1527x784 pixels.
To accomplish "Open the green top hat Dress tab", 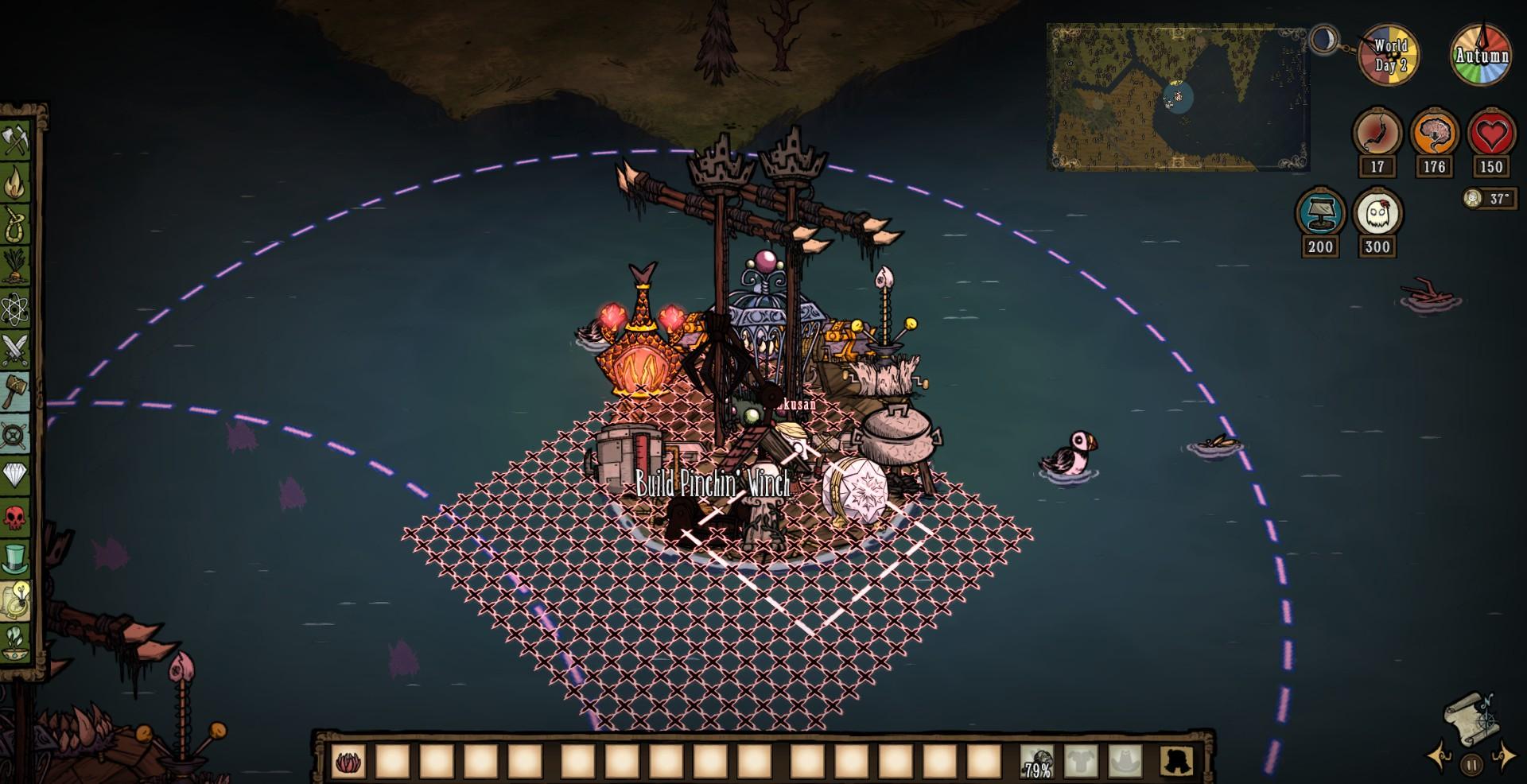I will (17, 559).
